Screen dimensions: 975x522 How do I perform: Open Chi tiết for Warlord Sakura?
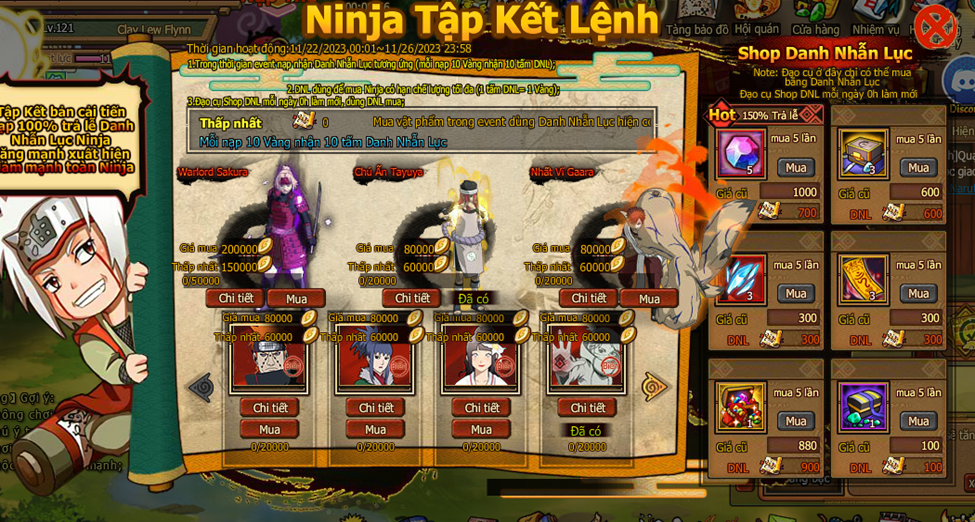pos(235,298)
